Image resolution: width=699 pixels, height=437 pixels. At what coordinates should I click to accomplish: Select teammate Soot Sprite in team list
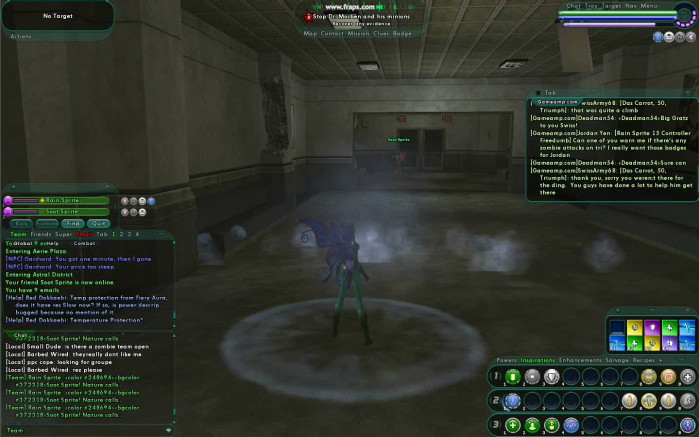coord(62,211)
